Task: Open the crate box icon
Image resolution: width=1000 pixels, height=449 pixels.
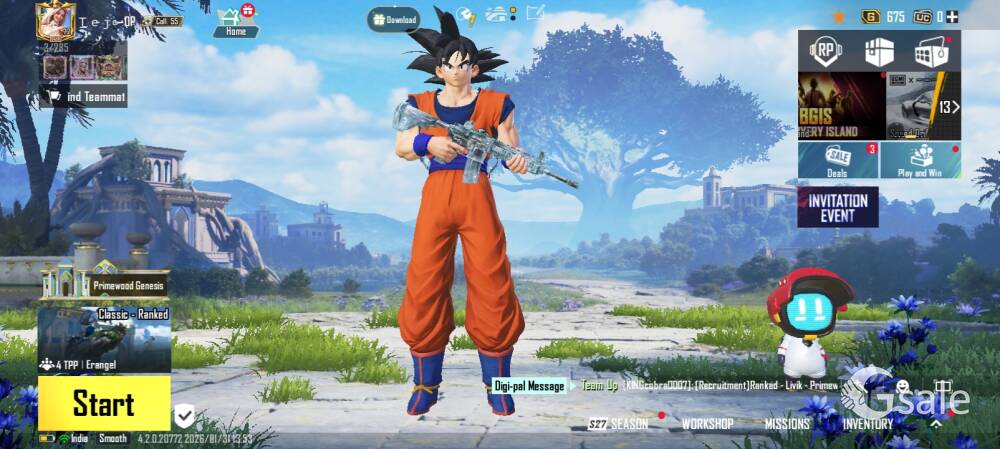Action: (x=879, y=52)
